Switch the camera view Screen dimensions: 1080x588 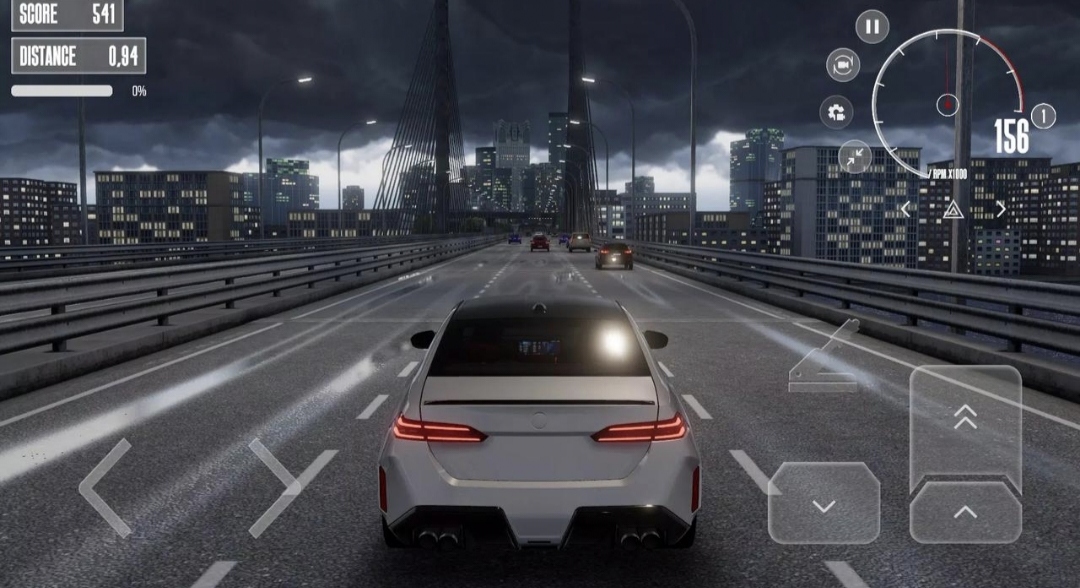(x=843, y=65)
